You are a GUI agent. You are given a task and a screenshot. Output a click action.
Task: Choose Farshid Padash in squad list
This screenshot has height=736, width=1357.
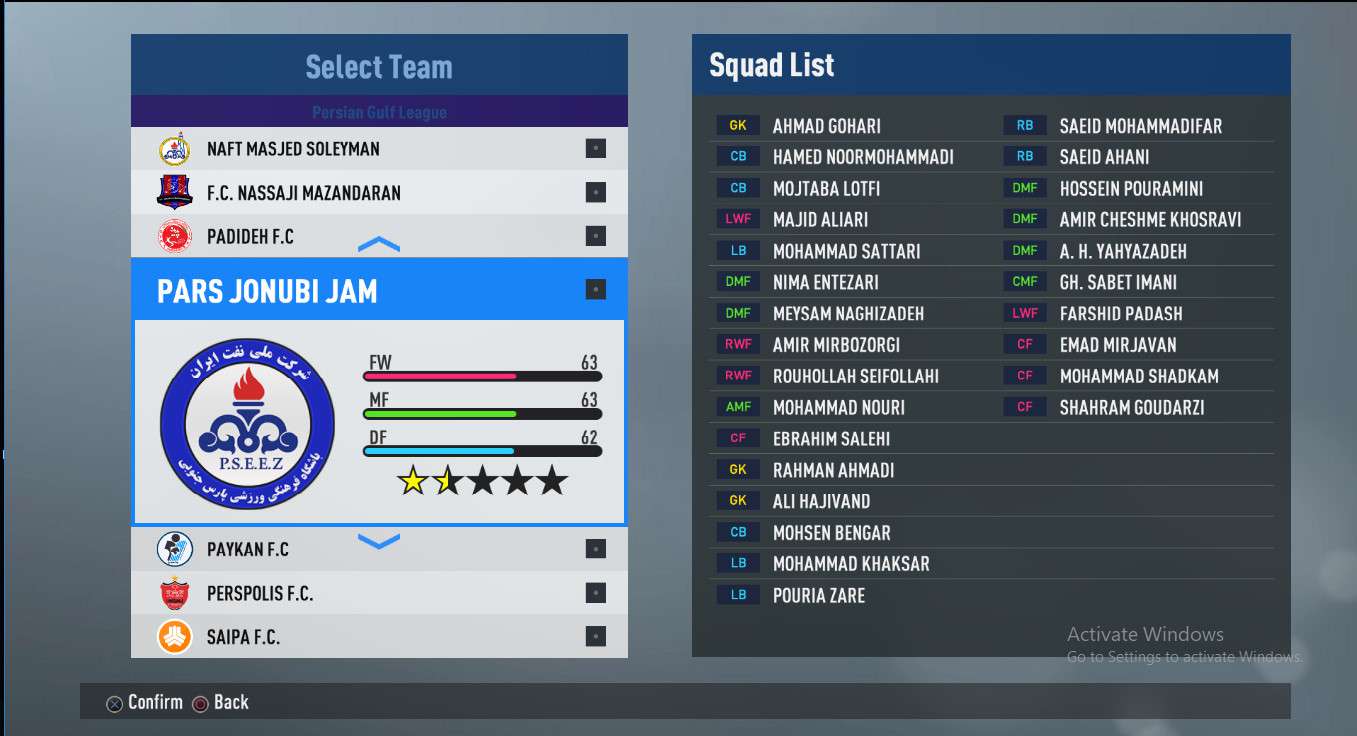click(x=1120, y=314)
